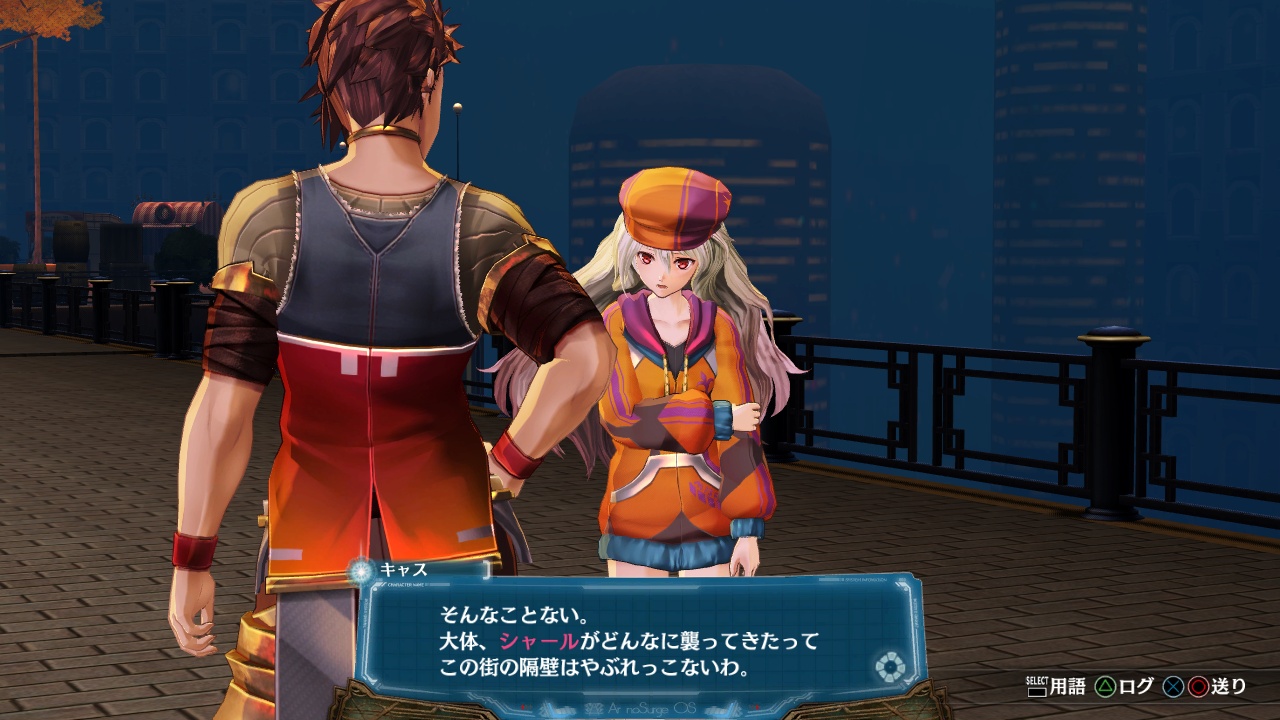Click the dialogue advance indicator icon
1280x720 pixels.
(887, 666)
